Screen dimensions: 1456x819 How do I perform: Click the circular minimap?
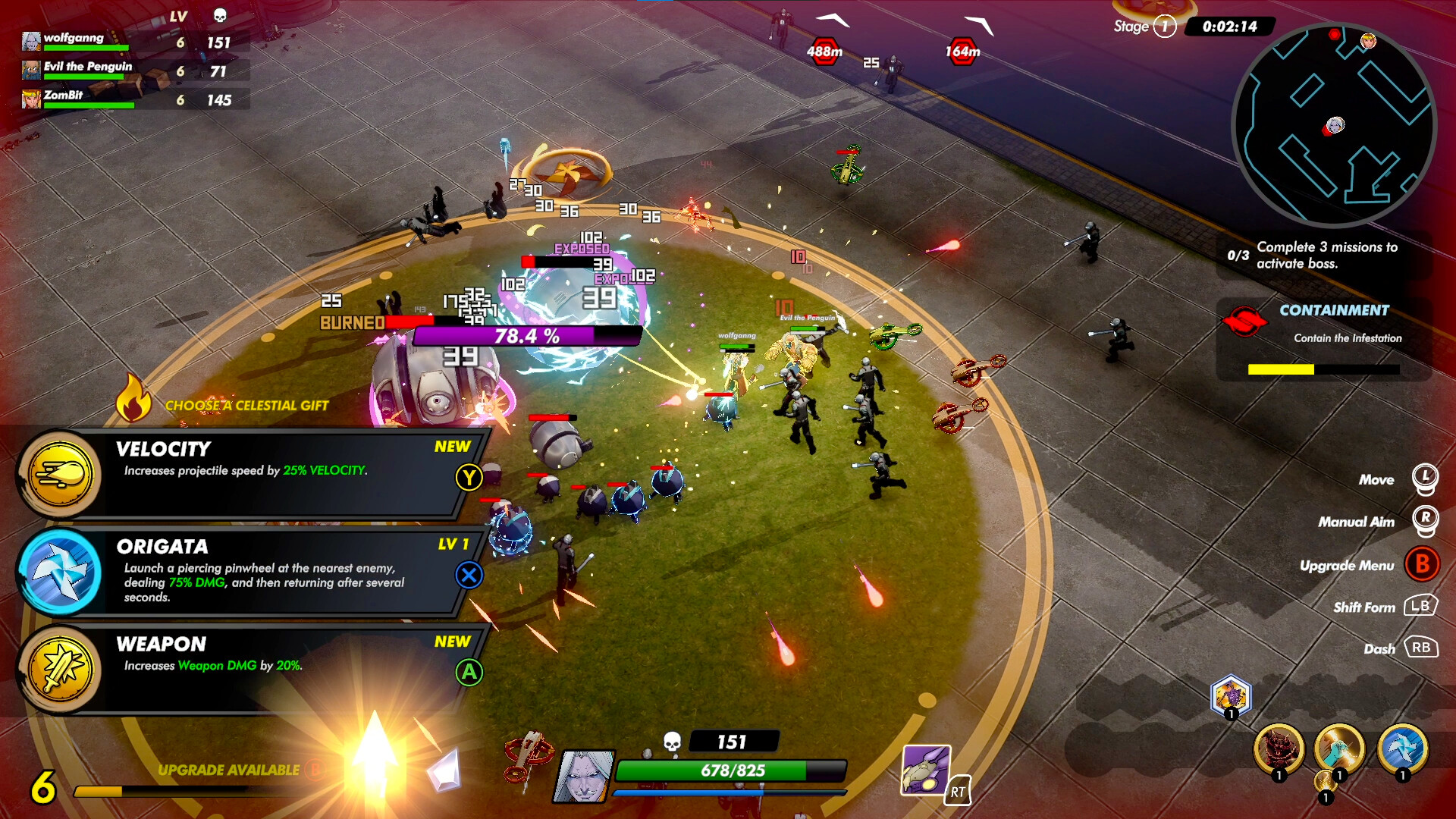[x=1335, y=125]
